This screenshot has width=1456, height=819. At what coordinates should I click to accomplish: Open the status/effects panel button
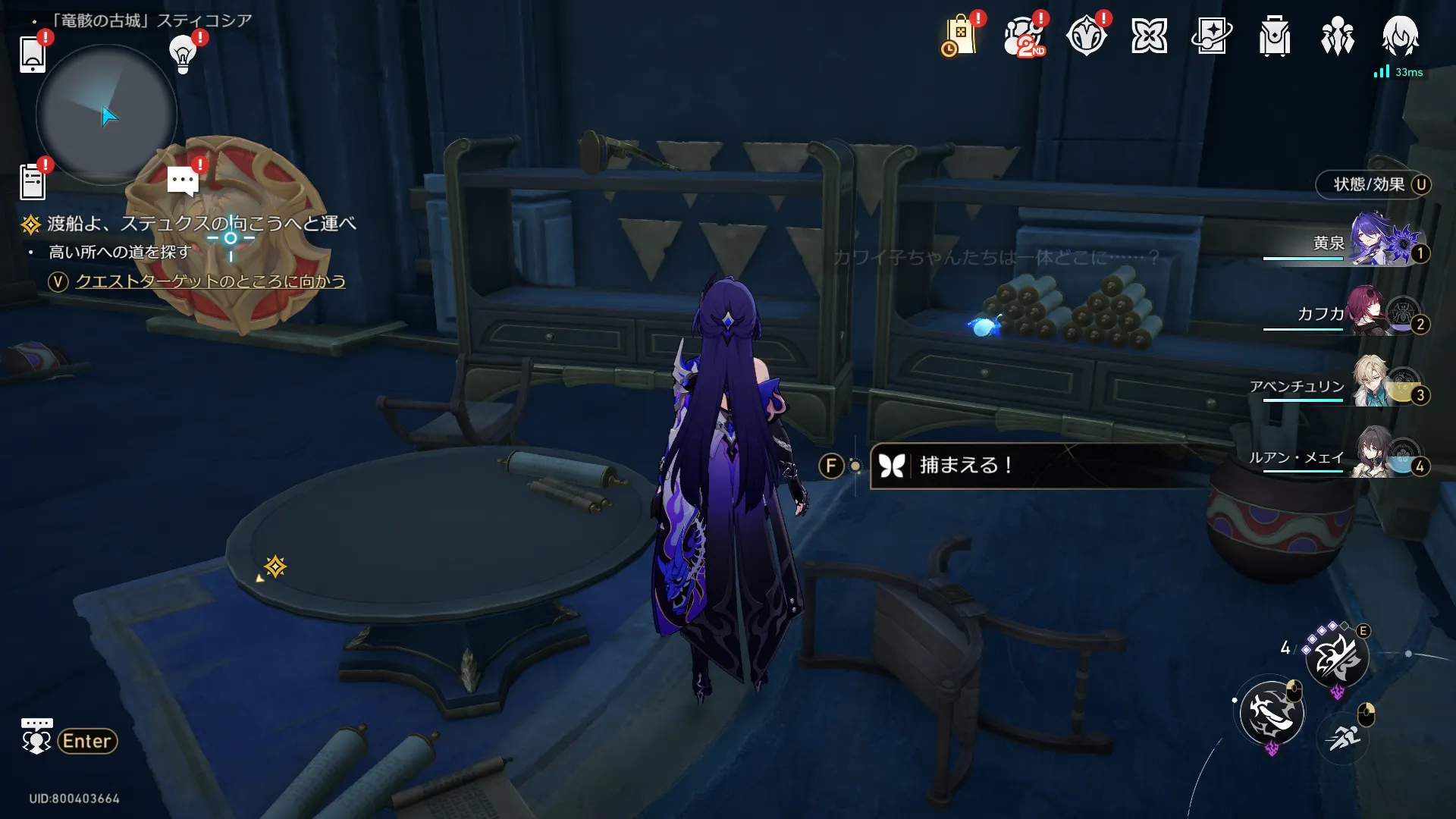1373,184
